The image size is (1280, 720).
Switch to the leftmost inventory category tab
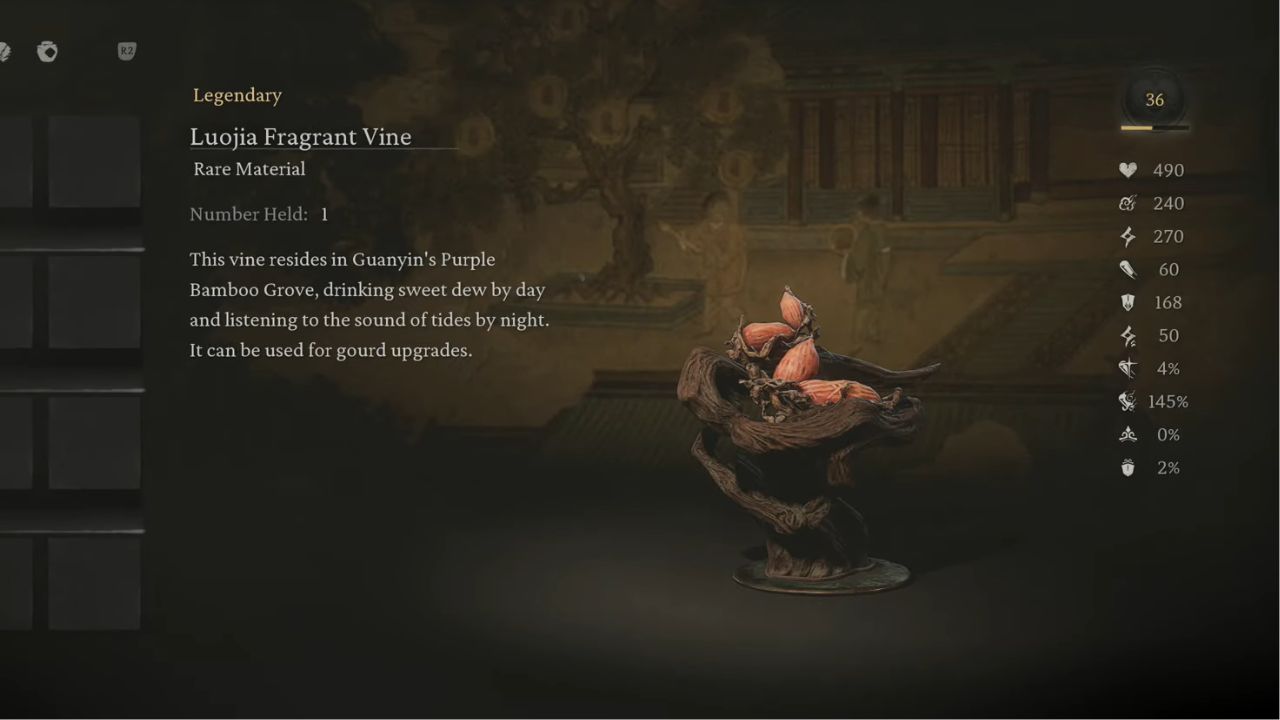tap(5, 52)
